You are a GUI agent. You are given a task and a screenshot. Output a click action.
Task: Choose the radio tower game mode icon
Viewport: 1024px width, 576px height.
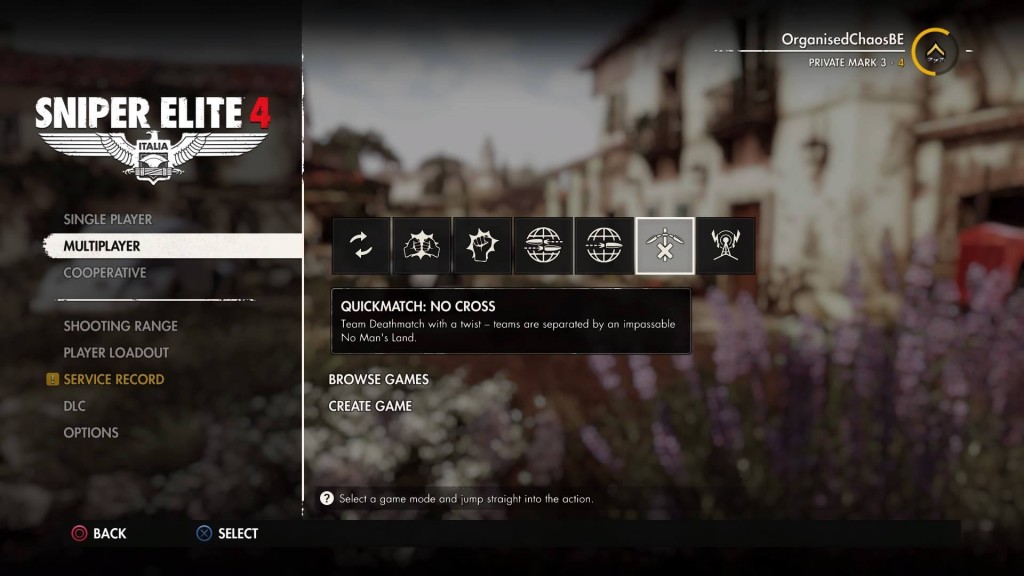tap(726, 246)
